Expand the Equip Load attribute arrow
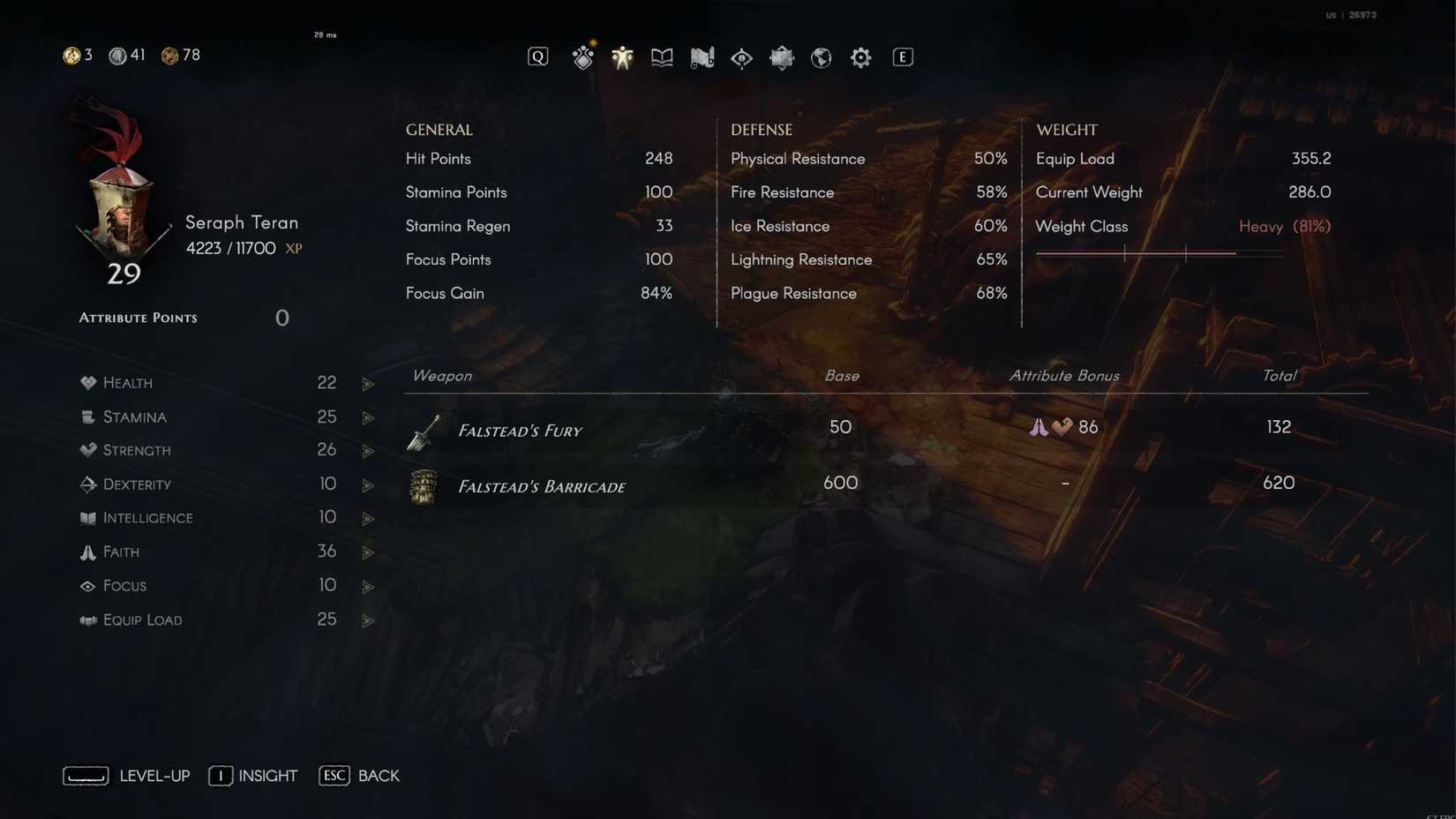 tap(368, 620)
